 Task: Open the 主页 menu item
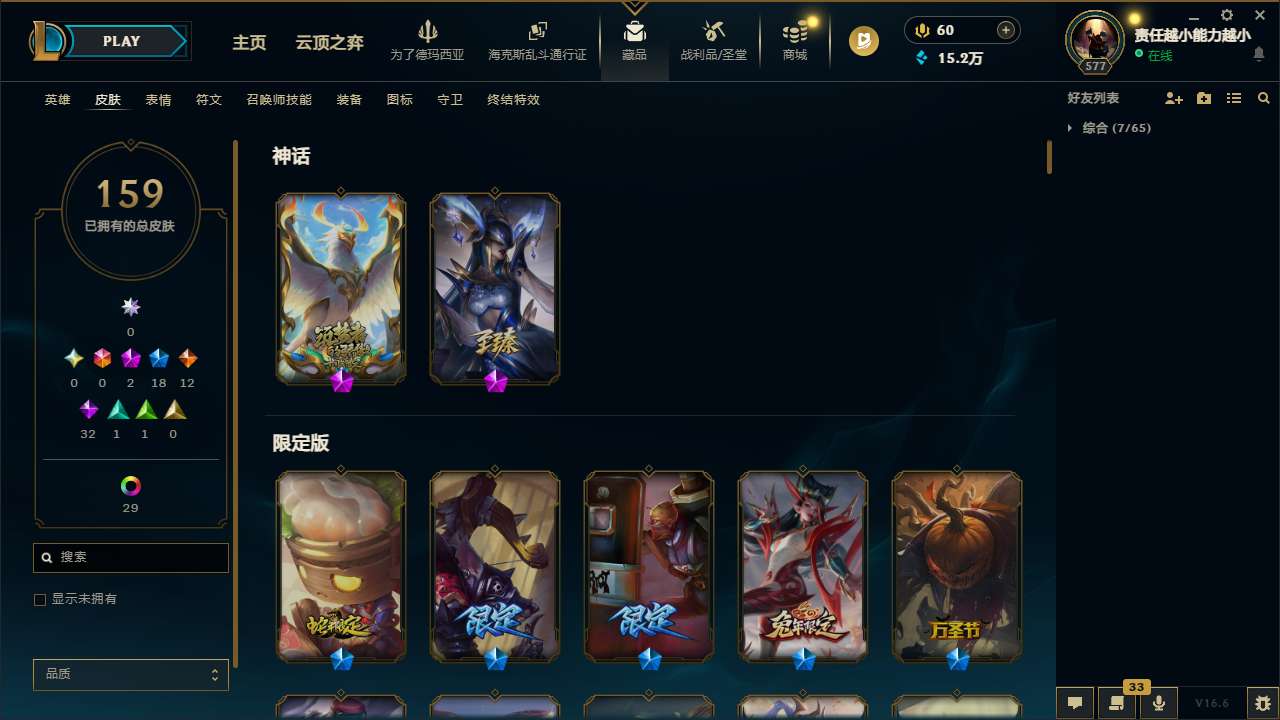[x=248, y=44]
